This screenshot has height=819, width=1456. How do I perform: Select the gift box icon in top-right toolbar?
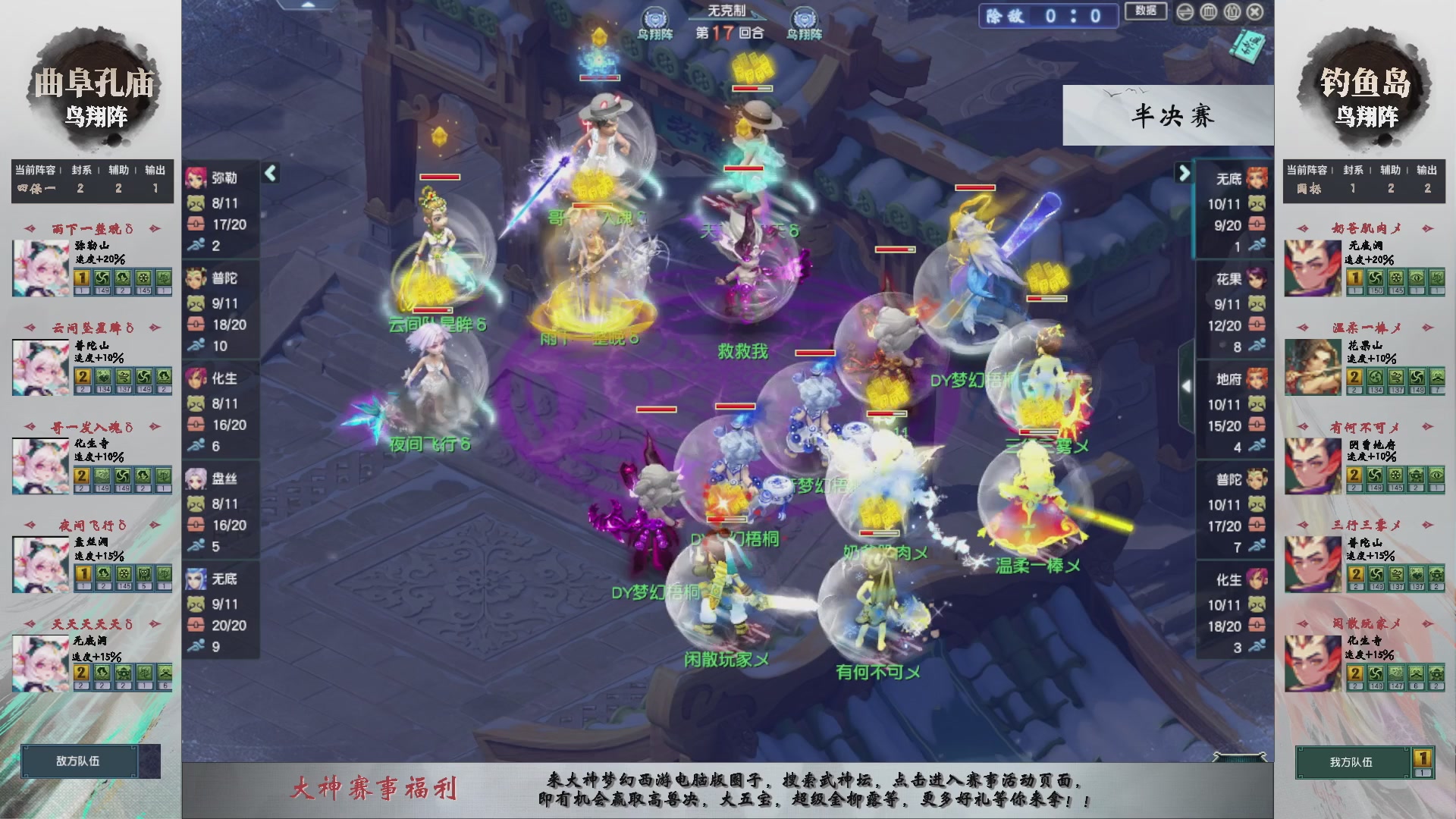1232,12
